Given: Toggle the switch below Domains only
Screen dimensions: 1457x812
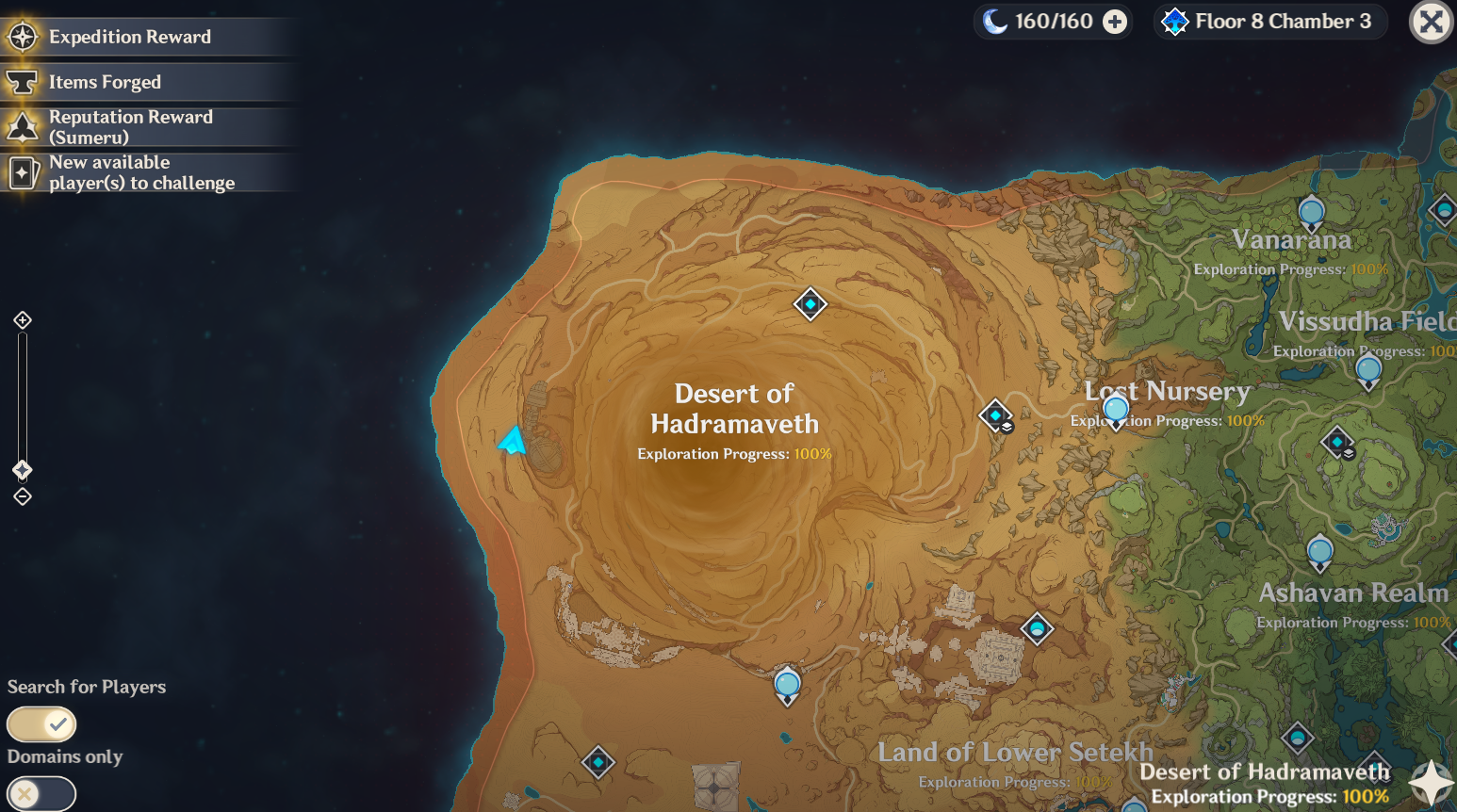Looking at the screenshot, I should point(41,794).
